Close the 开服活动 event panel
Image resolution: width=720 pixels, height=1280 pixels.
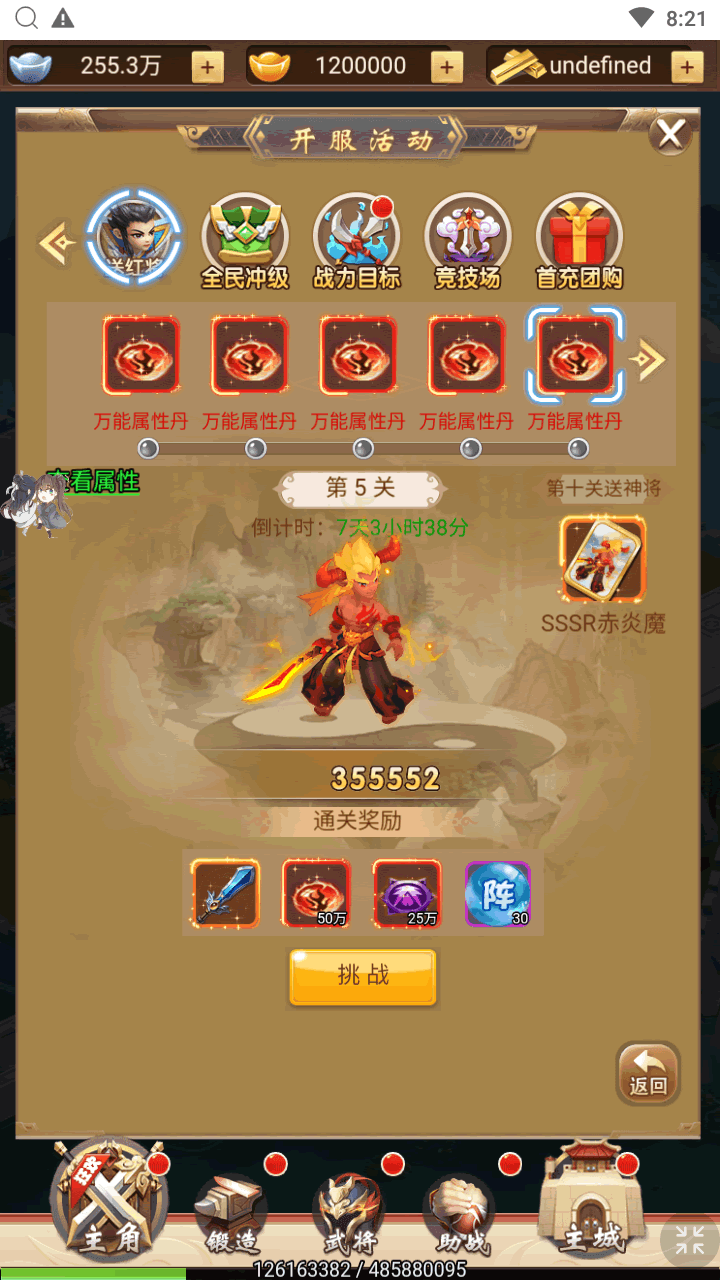(670, 134)
